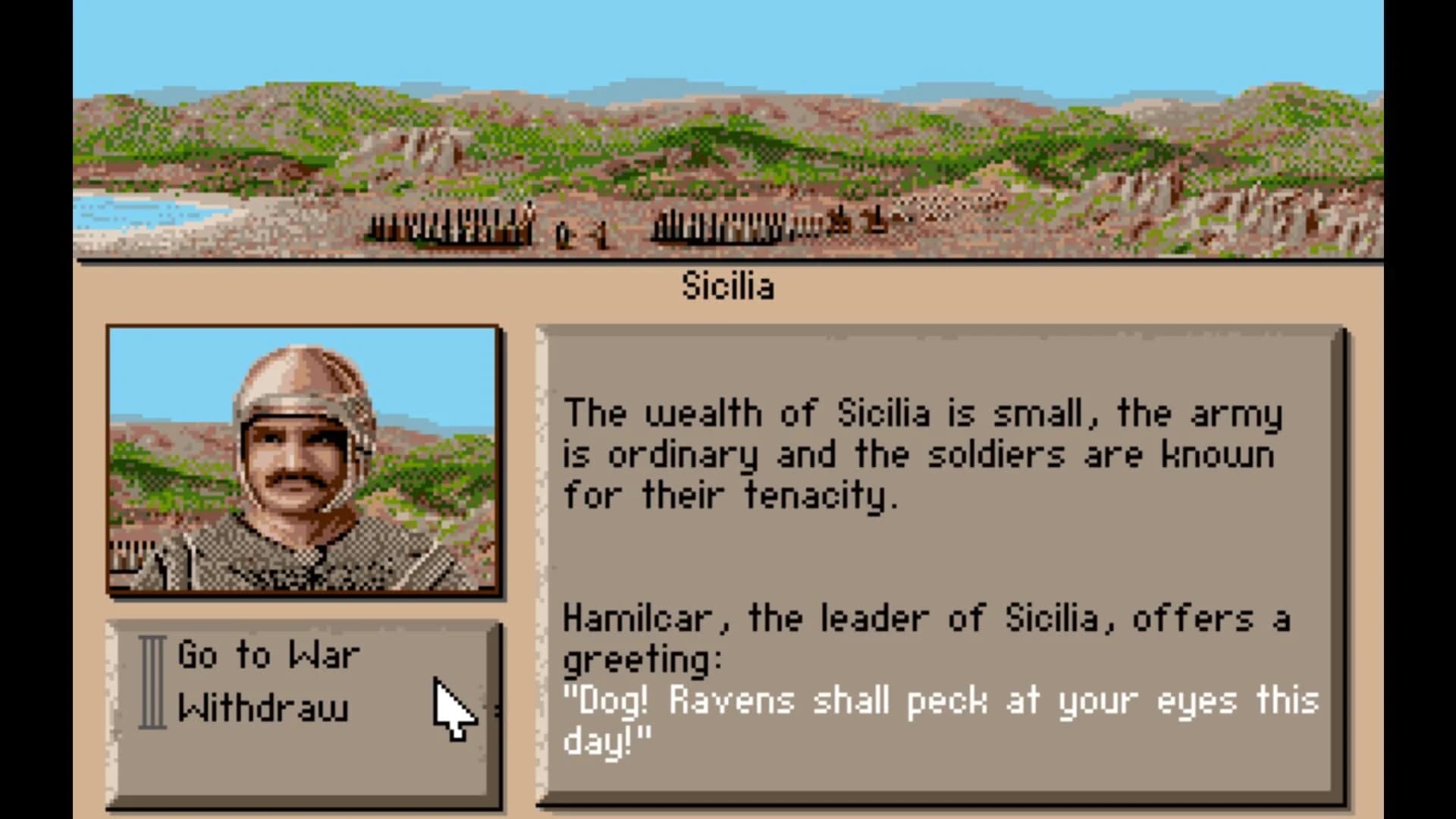Click the portrait frame border
Image resolution: width=1456 pixels, height=819 pixels.
coord(303,326)
